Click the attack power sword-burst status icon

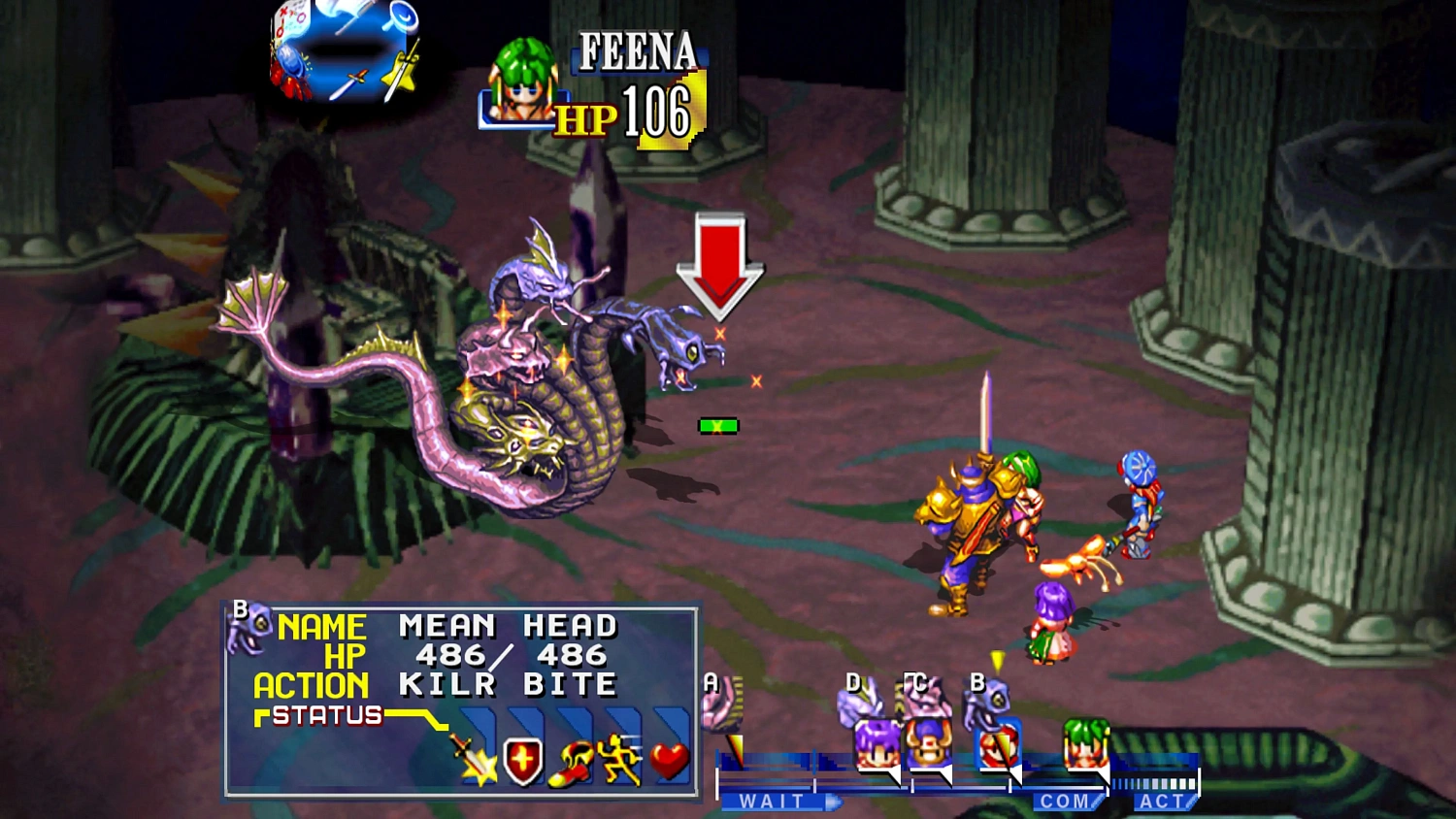click(475, 759)
